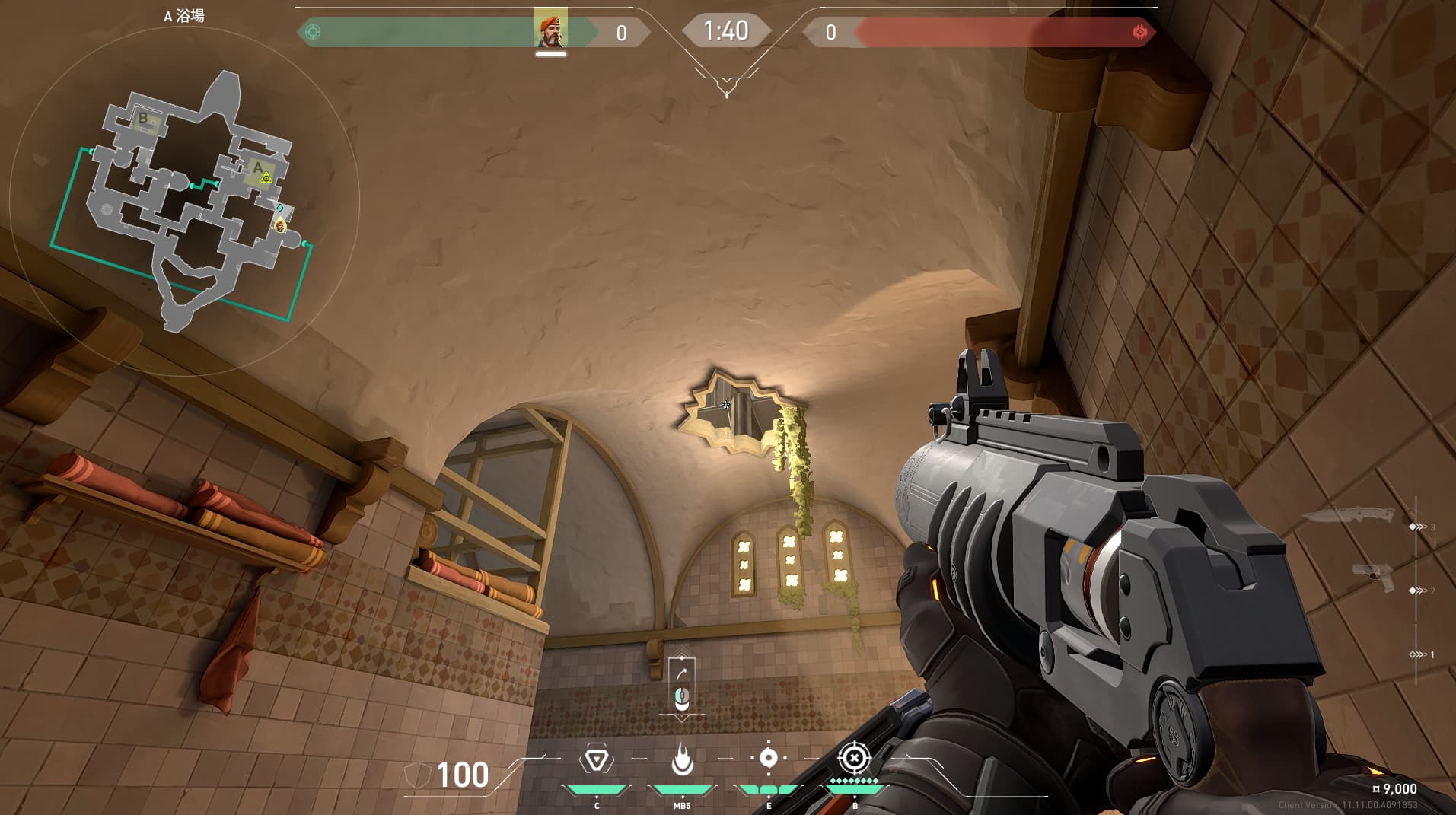Click the B site marker on minimap
The image size is (1456, 815).
pos(143,119)
